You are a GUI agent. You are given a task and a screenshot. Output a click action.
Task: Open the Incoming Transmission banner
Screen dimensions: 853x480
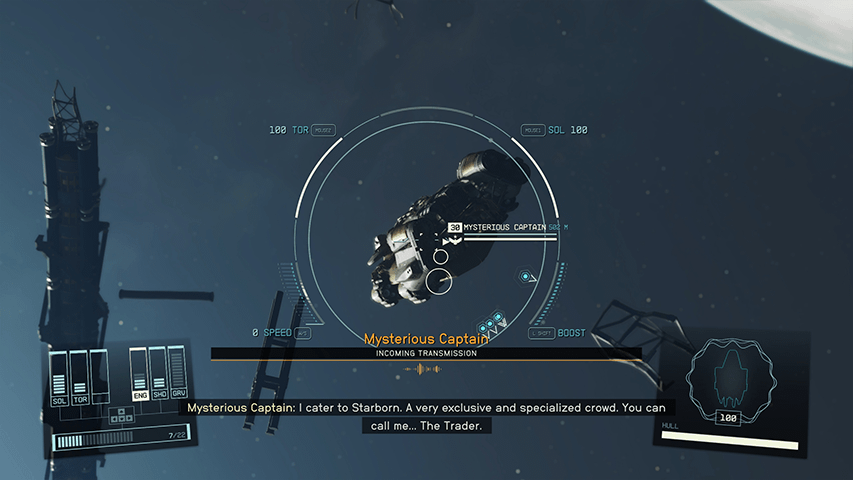[x=426, y=353]
